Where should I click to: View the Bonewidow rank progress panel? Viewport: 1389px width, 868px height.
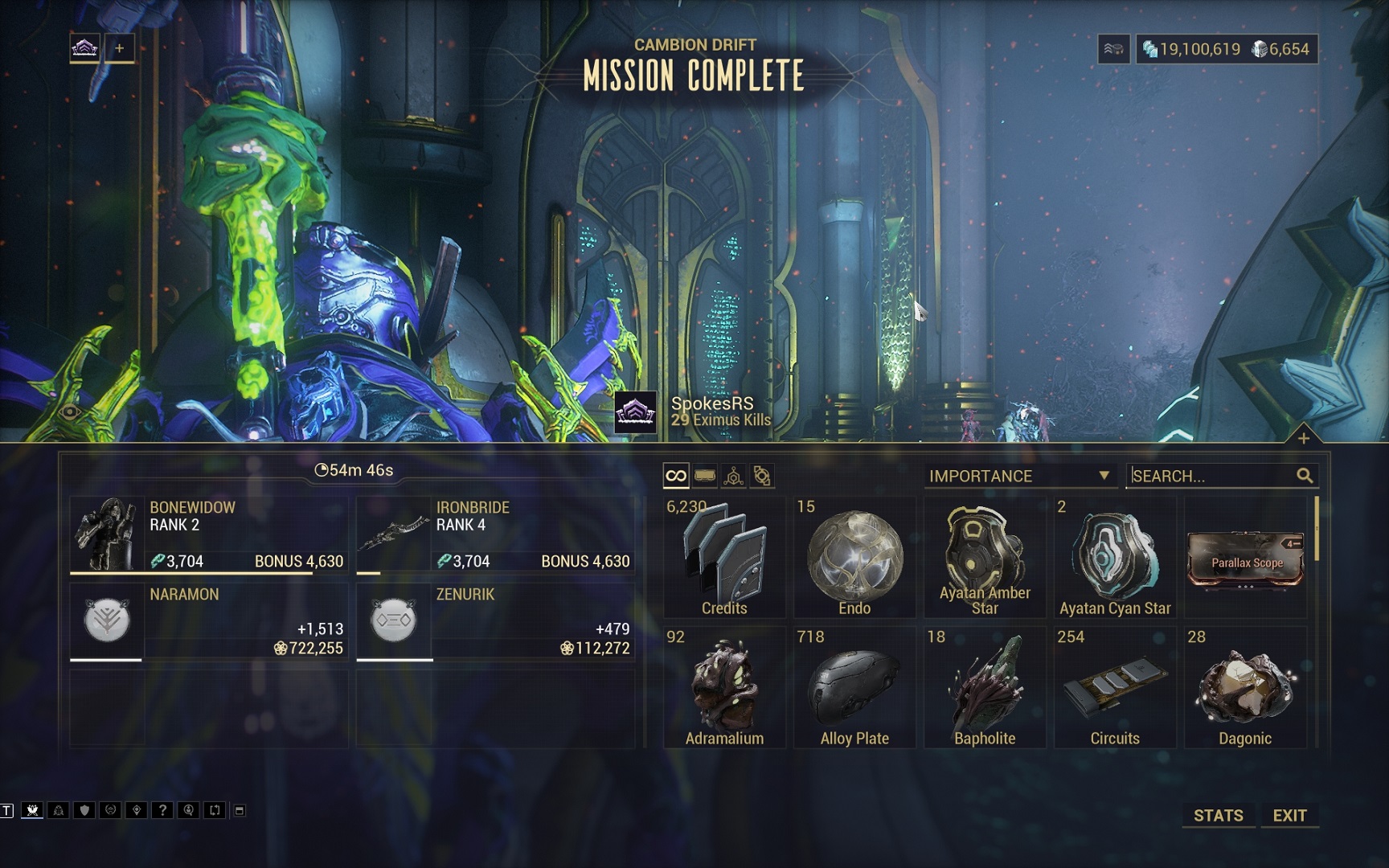pos(210,534)
